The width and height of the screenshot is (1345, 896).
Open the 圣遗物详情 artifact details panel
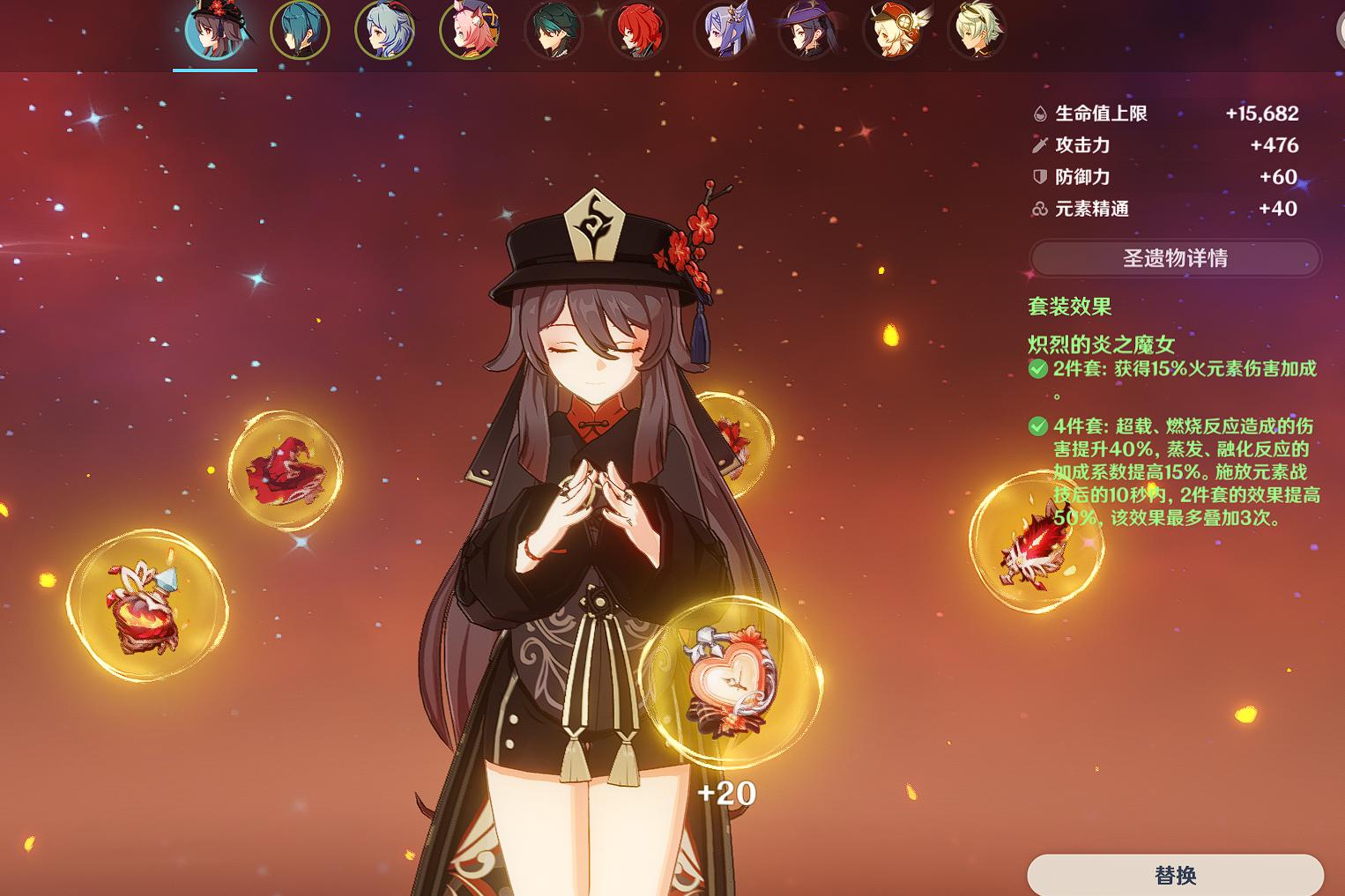click(1174, 258)
